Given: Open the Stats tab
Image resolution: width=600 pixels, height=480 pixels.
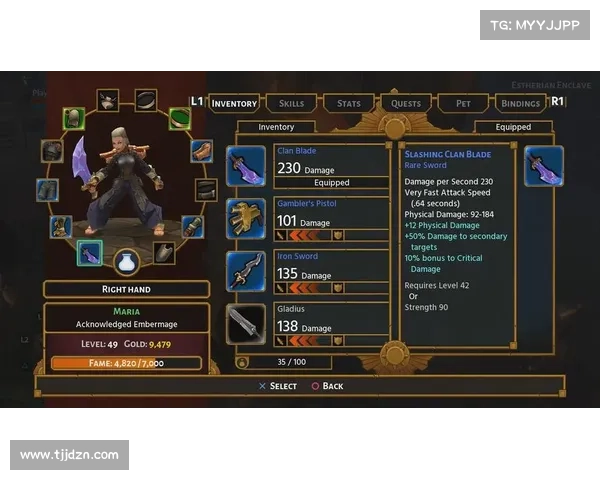Looking at the screenshot, I should tap(348, 103).
